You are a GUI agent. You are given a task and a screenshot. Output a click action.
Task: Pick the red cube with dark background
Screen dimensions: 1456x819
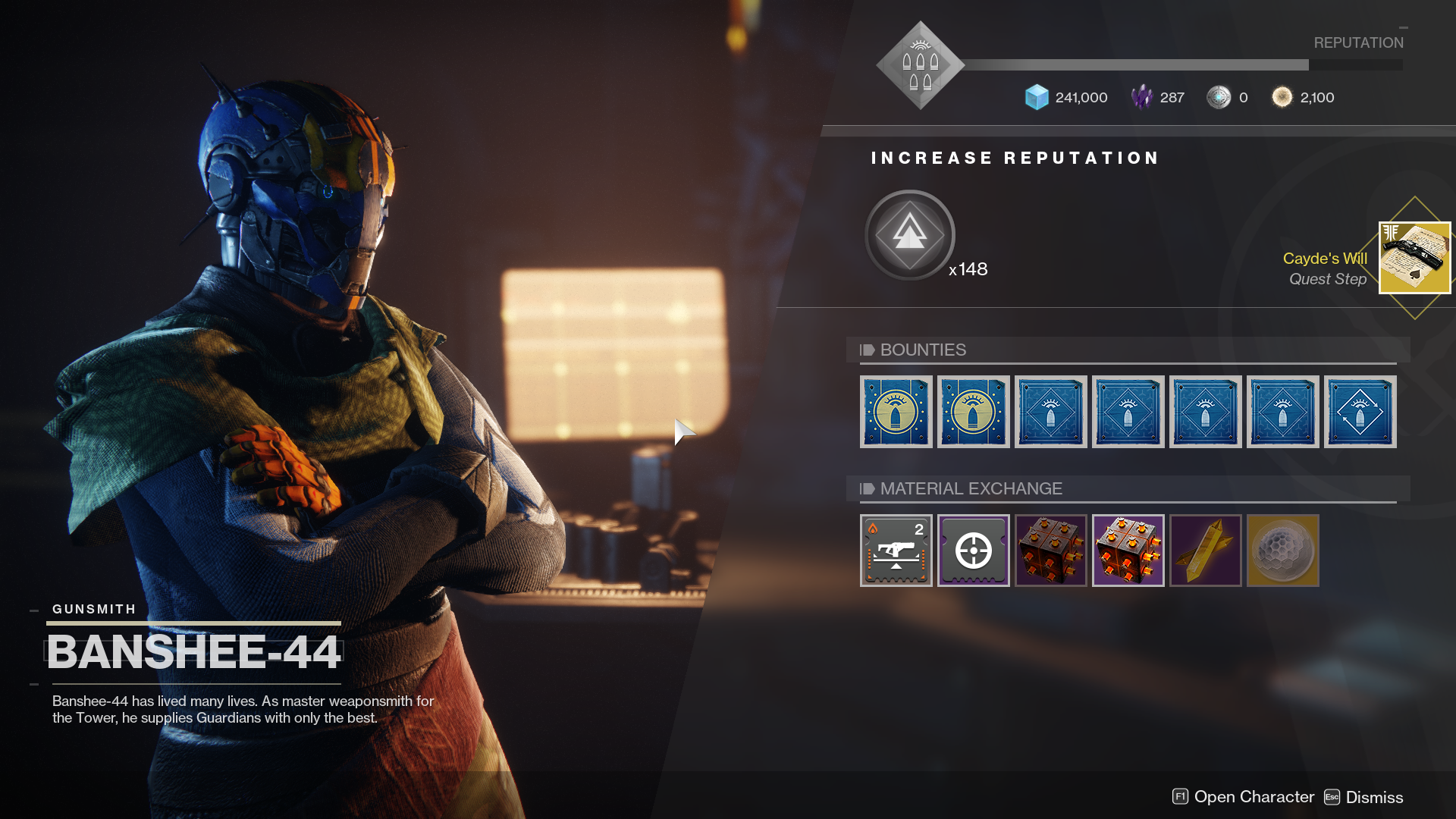click(x=1050, y=551)
